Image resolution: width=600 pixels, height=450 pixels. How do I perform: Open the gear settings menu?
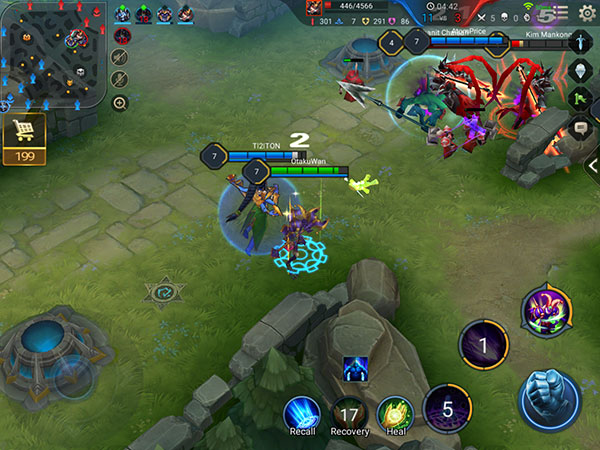(x=586, y=12)
